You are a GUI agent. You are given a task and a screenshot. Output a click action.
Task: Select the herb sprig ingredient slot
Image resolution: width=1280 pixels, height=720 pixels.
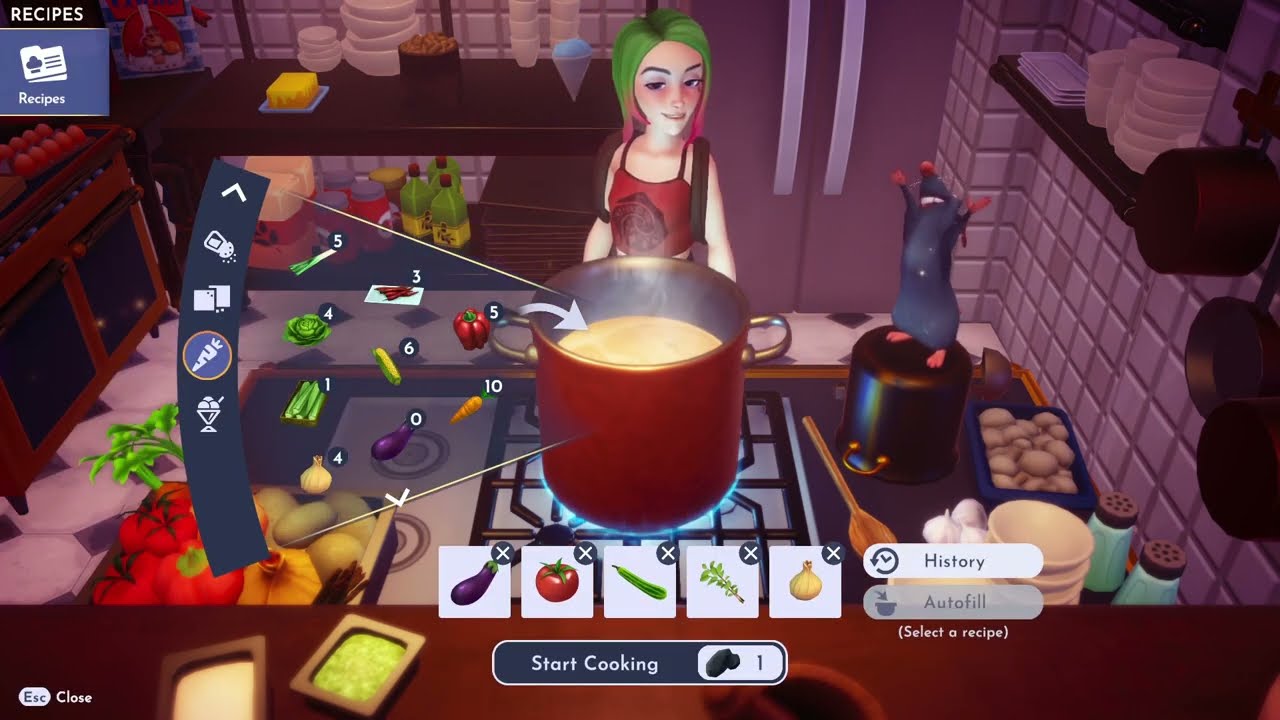(x=723, y=583)
